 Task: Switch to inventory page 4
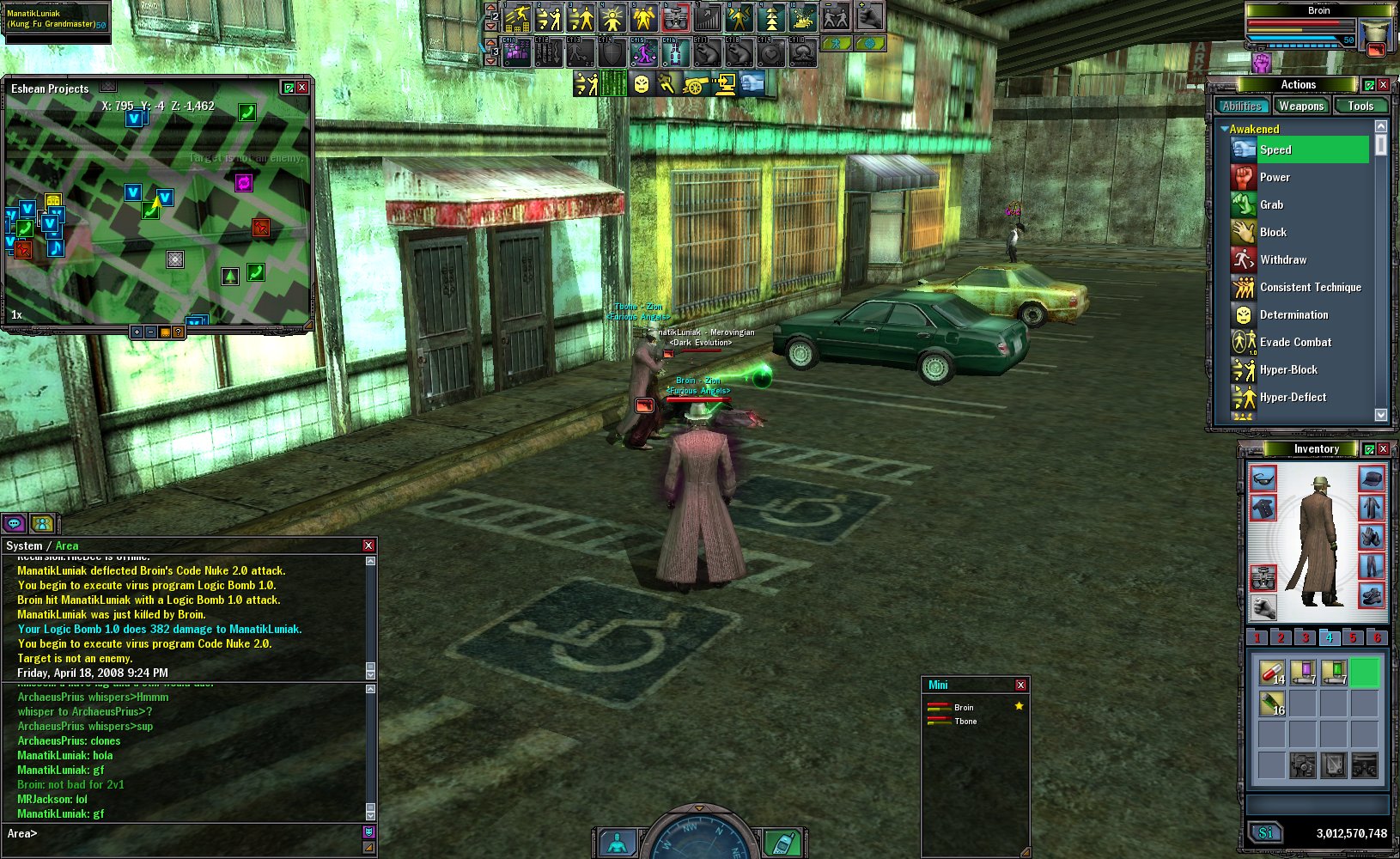(1329, 637)
